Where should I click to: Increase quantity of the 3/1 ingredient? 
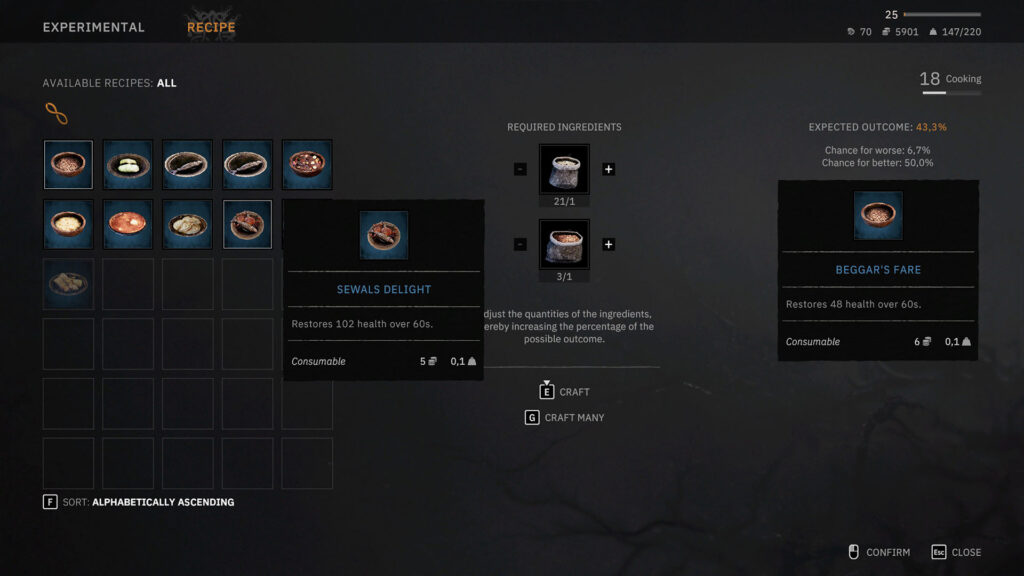(608, 245)
